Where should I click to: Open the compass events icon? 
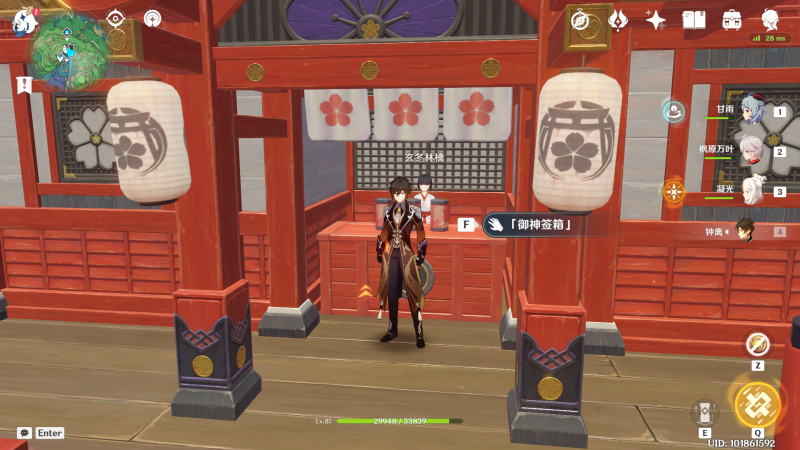click(x=579, y=19)
